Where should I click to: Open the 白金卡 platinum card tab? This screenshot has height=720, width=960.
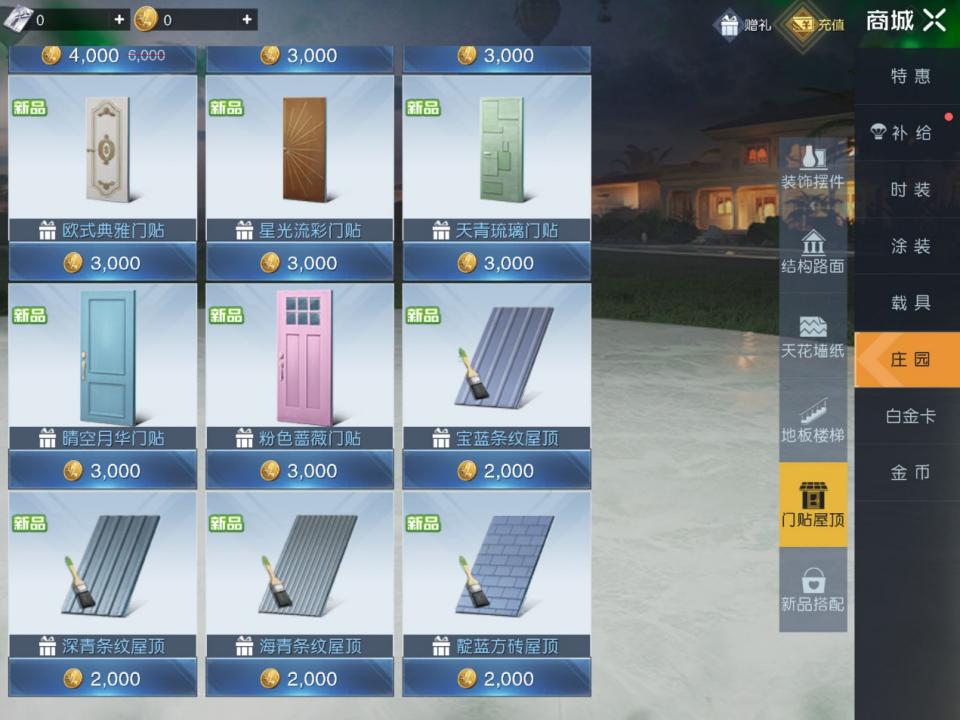909,415
